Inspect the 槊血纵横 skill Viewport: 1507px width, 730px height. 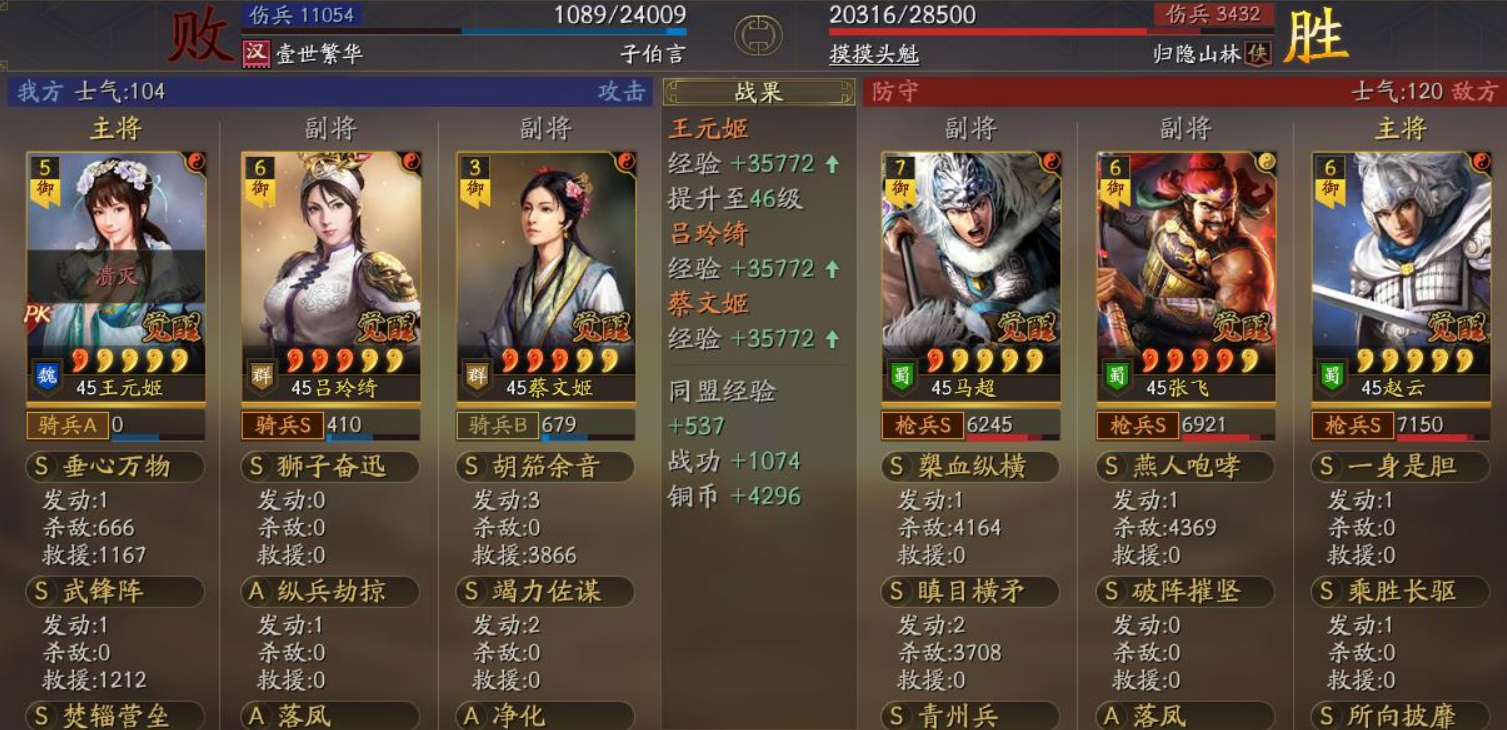click(970, 467)
